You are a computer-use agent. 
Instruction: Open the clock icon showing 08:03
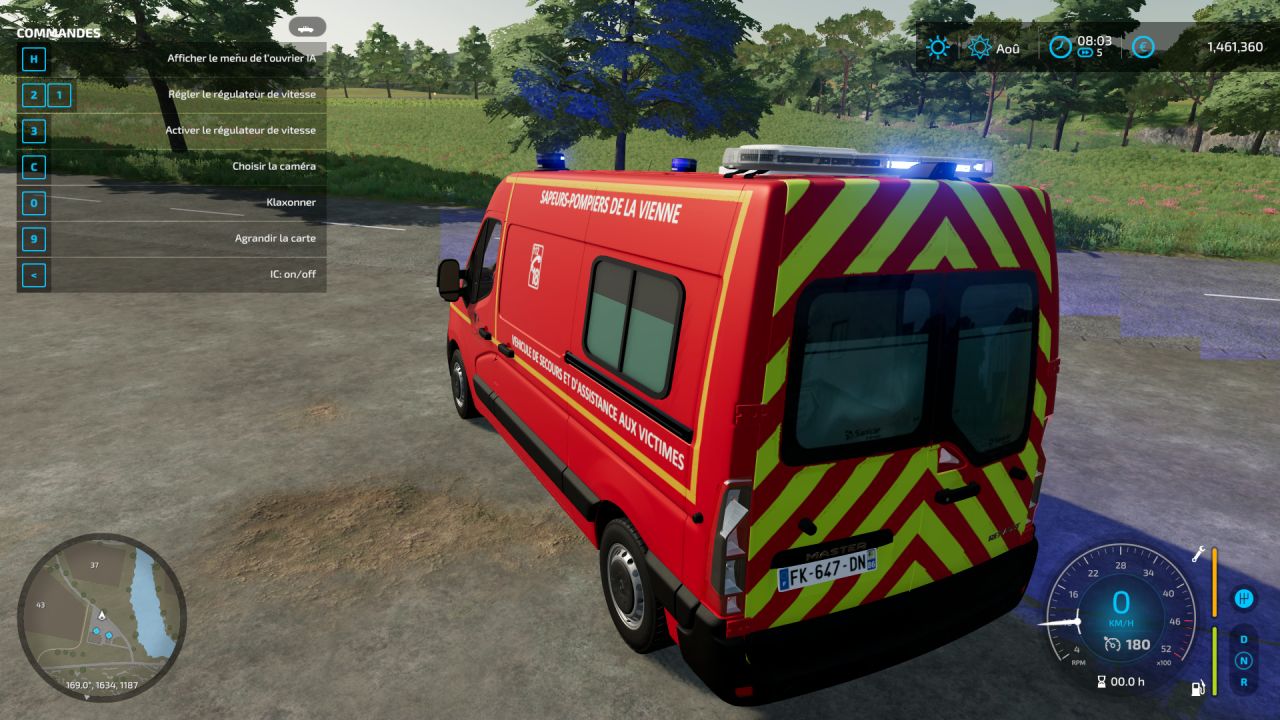(x=1061, y=47)
